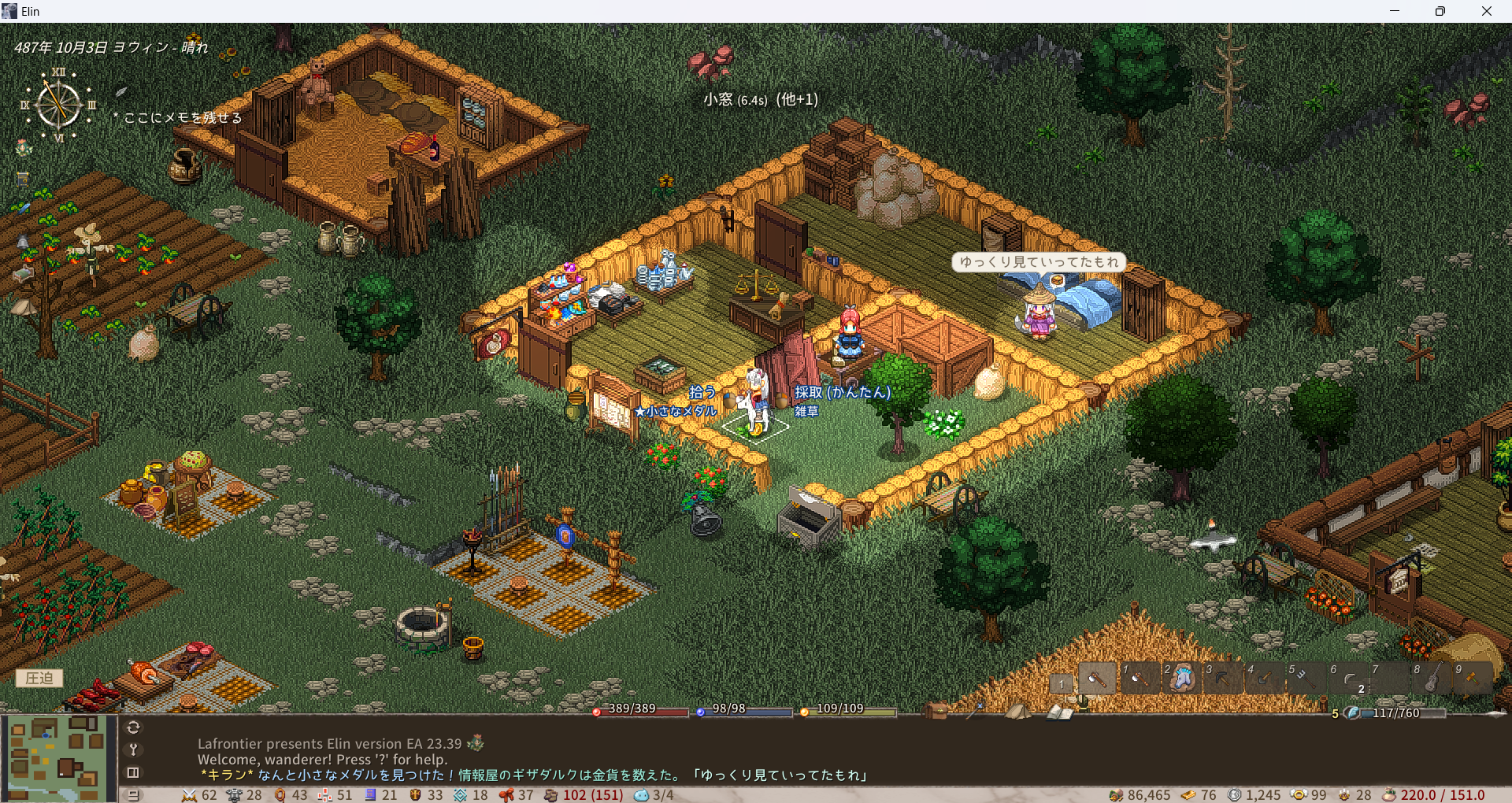Click the bed icon on the left edge
The width and height of the screenshot is (1512, 803).
click(23, 274)
